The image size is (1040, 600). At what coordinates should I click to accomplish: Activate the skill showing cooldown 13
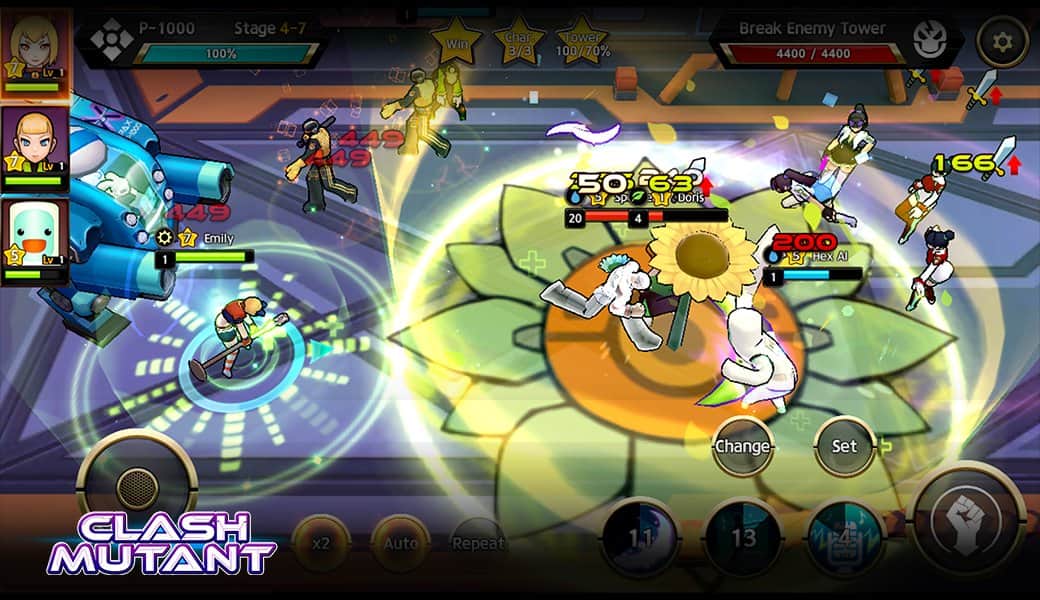pyautogui.click(x=743, y=536)
